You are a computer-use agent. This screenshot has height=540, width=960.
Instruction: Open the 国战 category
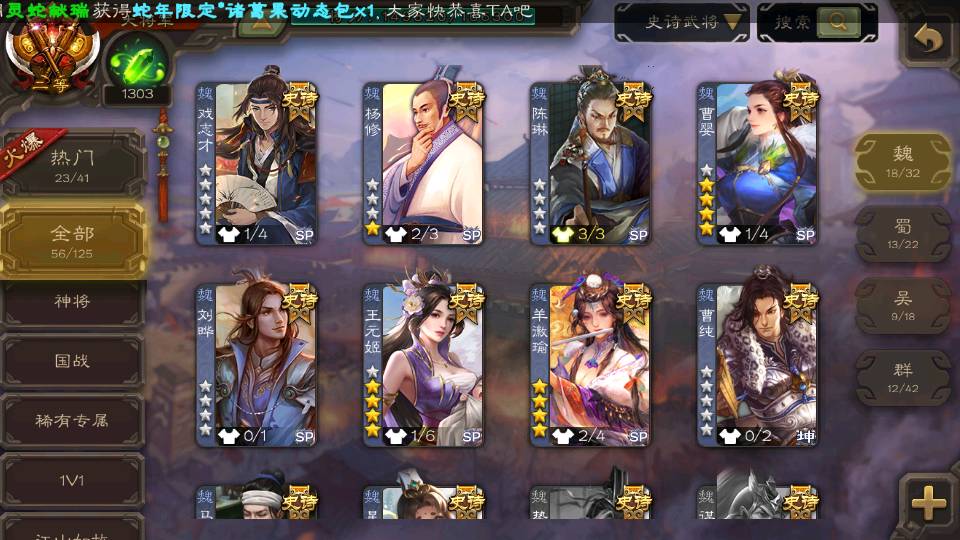pyautogui.click(x=72, y=360)
